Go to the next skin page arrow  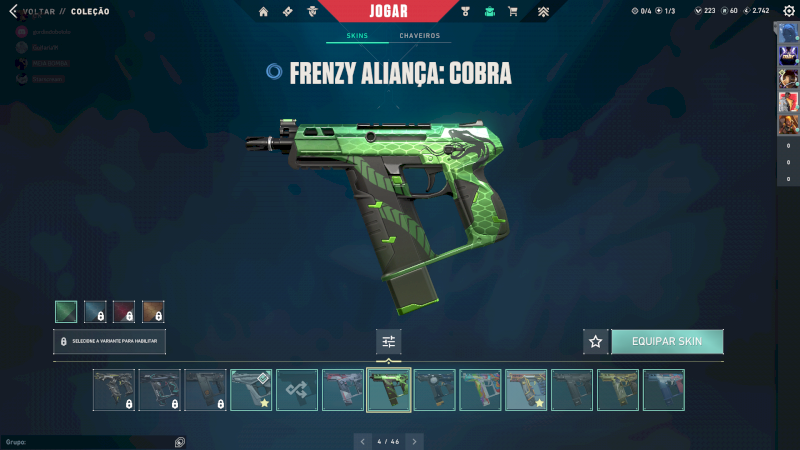415,440
